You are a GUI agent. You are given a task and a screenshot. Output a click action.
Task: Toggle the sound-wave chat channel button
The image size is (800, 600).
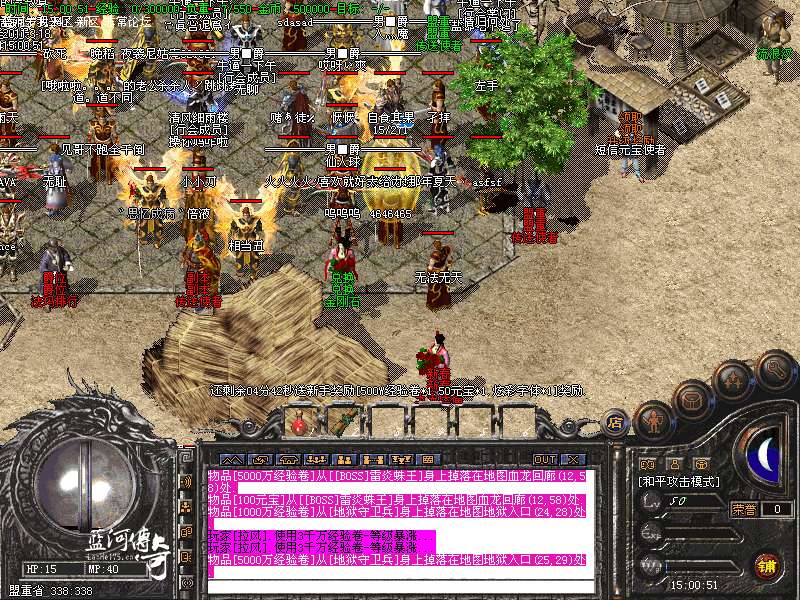pyautogui.click(x=185, y=481)
